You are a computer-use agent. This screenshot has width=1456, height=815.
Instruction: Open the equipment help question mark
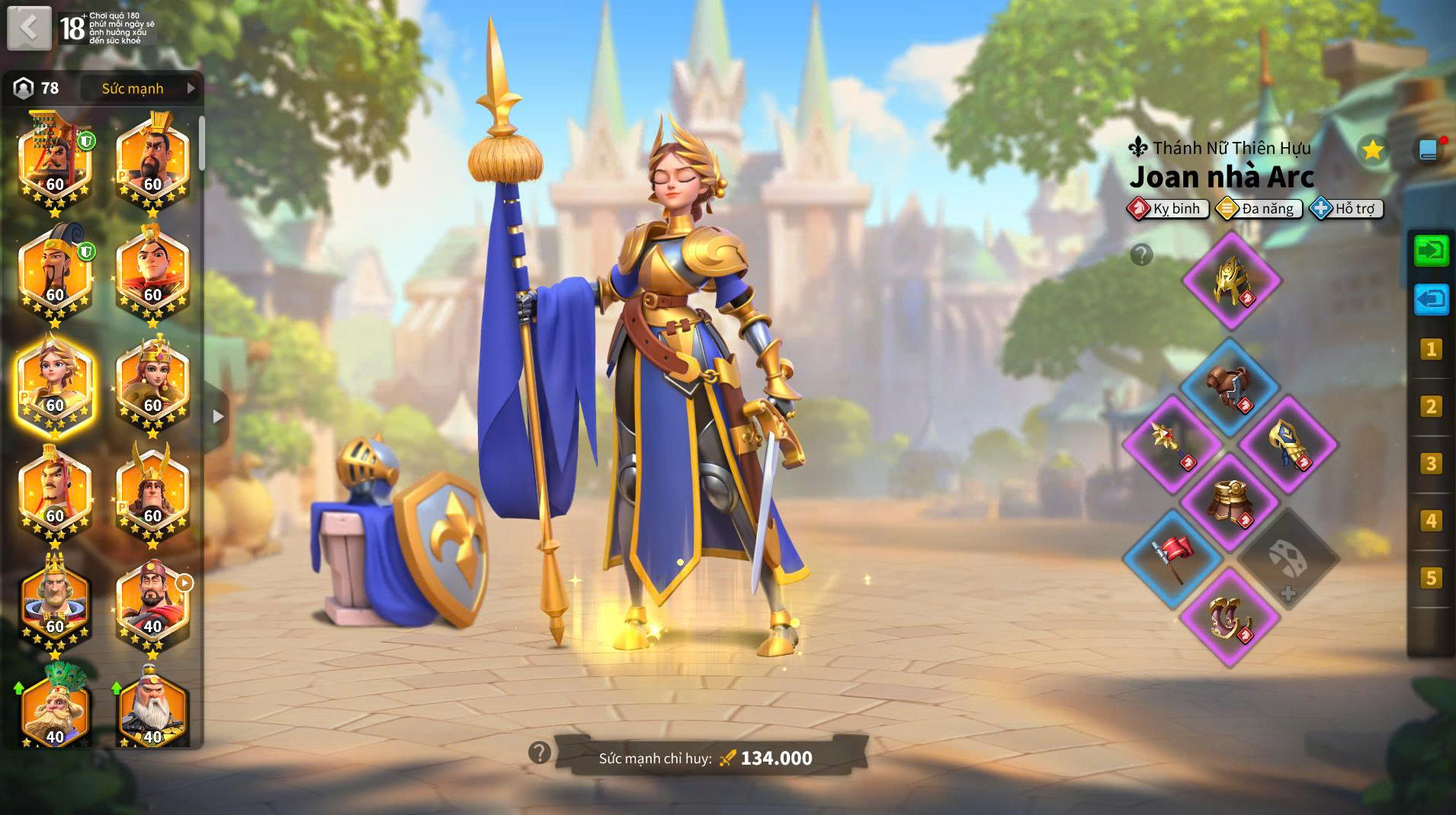point(1141,255)
